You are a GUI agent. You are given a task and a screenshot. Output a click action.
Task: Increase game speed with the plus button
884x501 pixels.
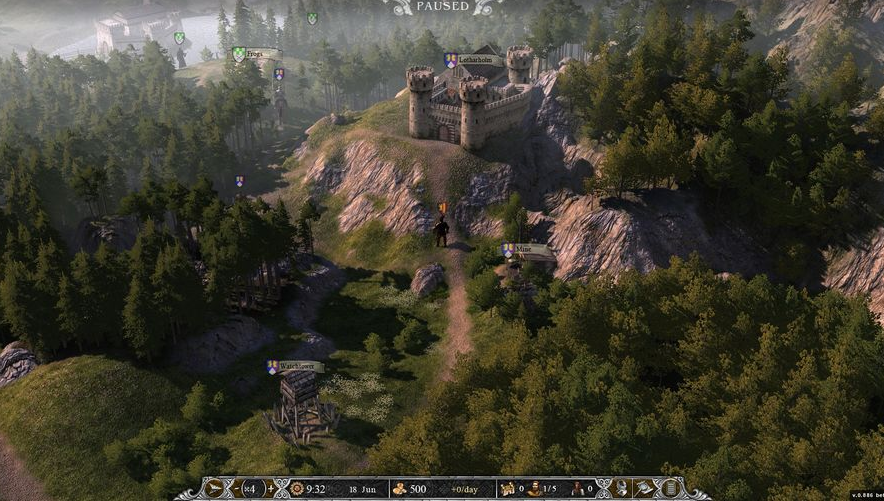click(x=271, y=489)
